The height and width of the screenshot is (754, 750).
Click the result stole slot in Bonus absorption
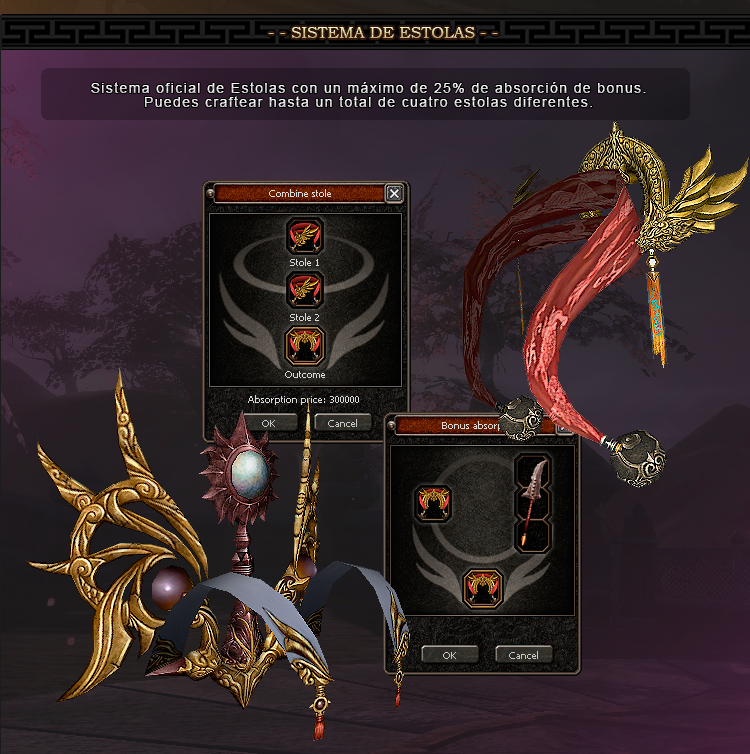point(482,587)
